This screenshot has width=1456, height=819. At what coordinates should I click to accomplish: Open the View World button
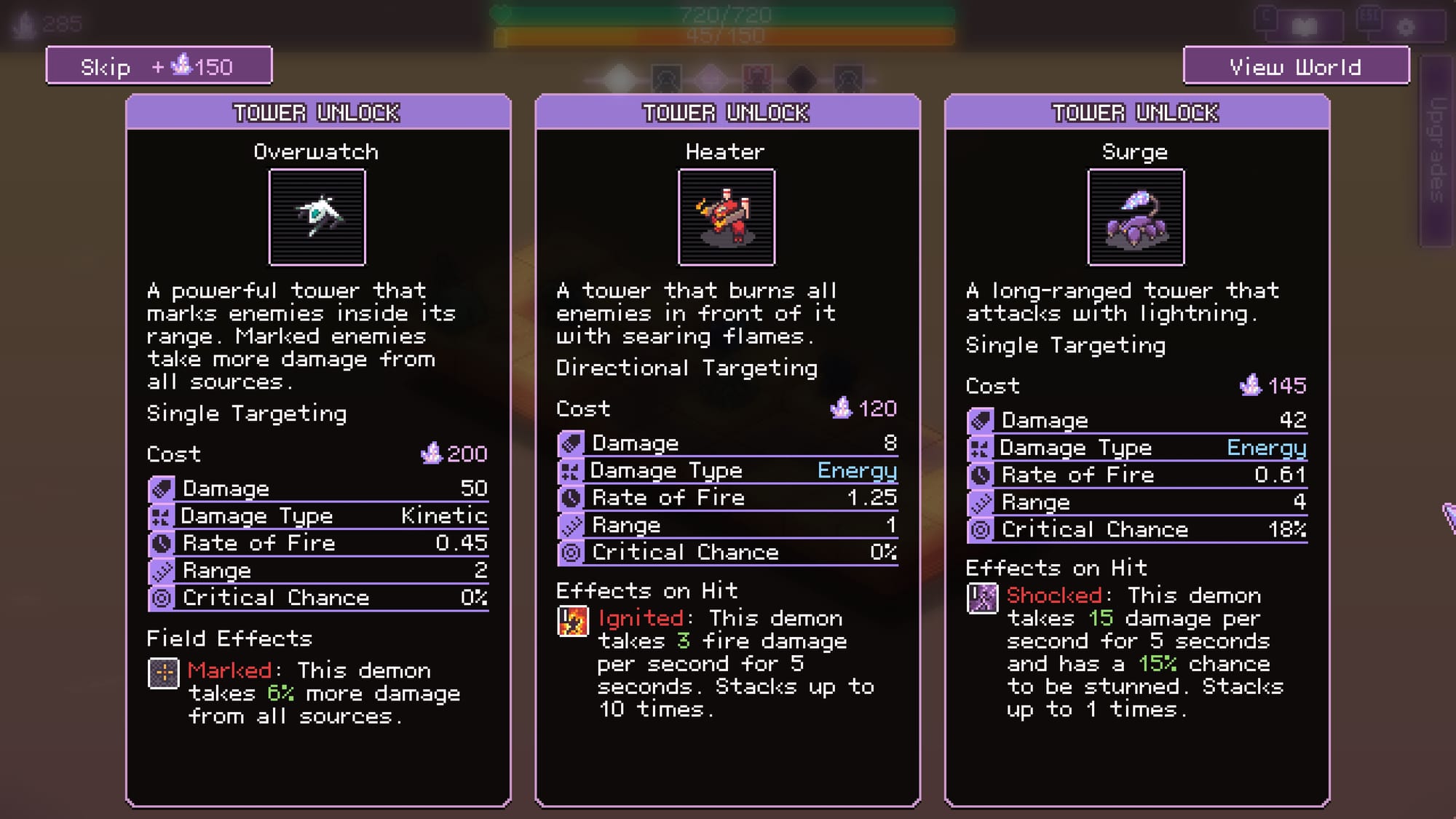pos(1296,66)
